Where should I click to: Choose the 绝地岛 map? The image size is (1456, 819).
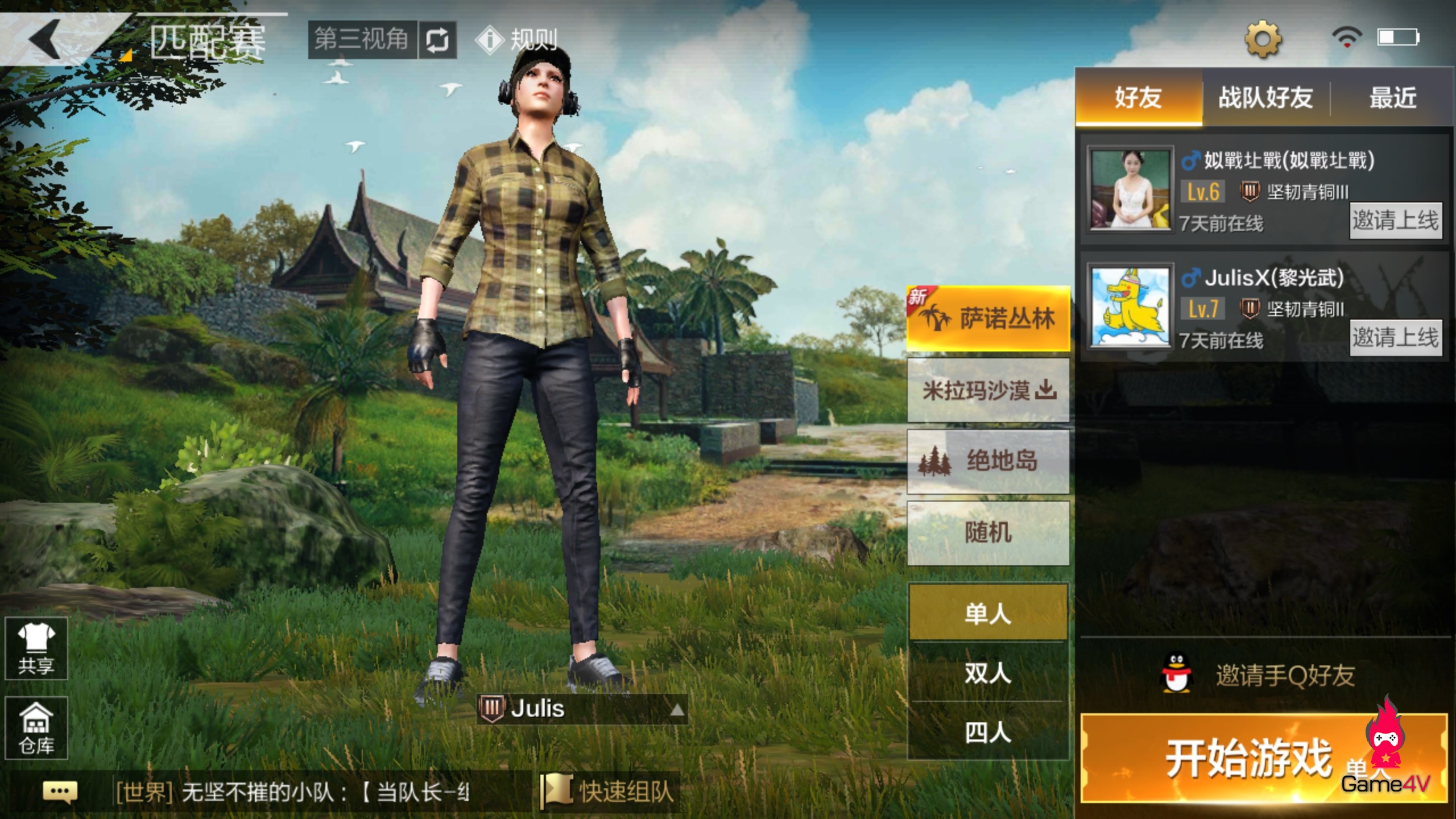[x=988, y=461]
